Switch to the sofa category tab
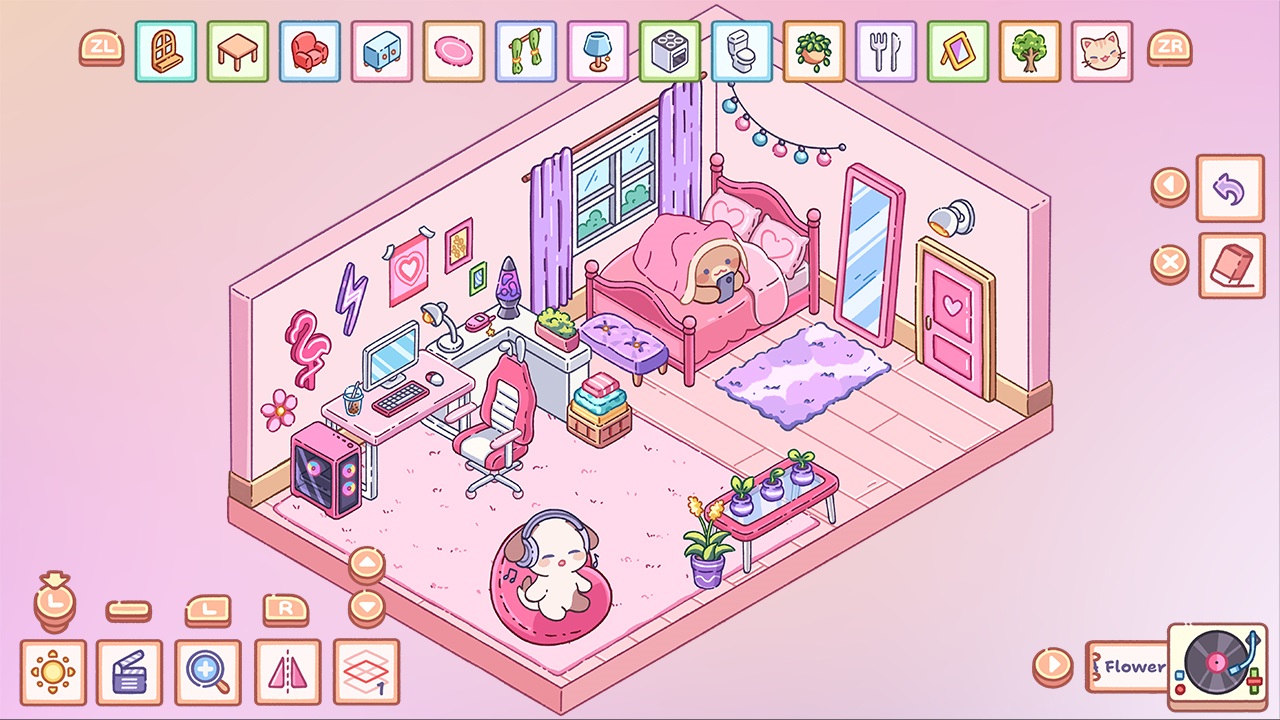This screenshot has width=1280, height=720. coord(309,50)
